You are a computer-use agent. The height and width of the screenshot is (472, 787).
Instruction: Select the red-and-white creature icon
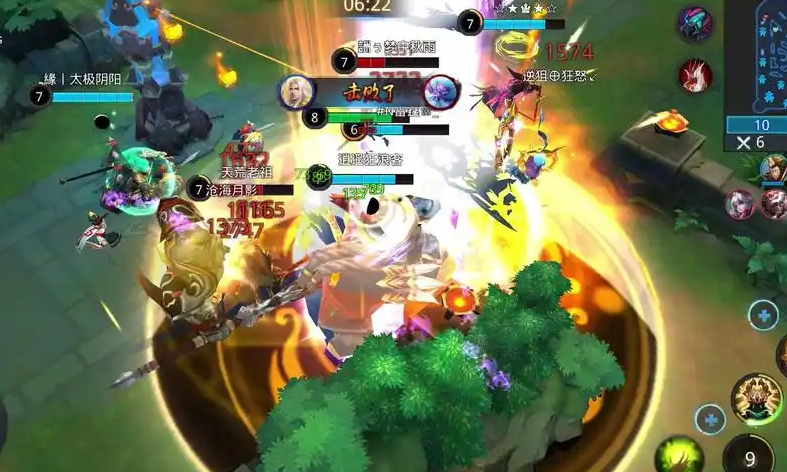coord(694,75)
